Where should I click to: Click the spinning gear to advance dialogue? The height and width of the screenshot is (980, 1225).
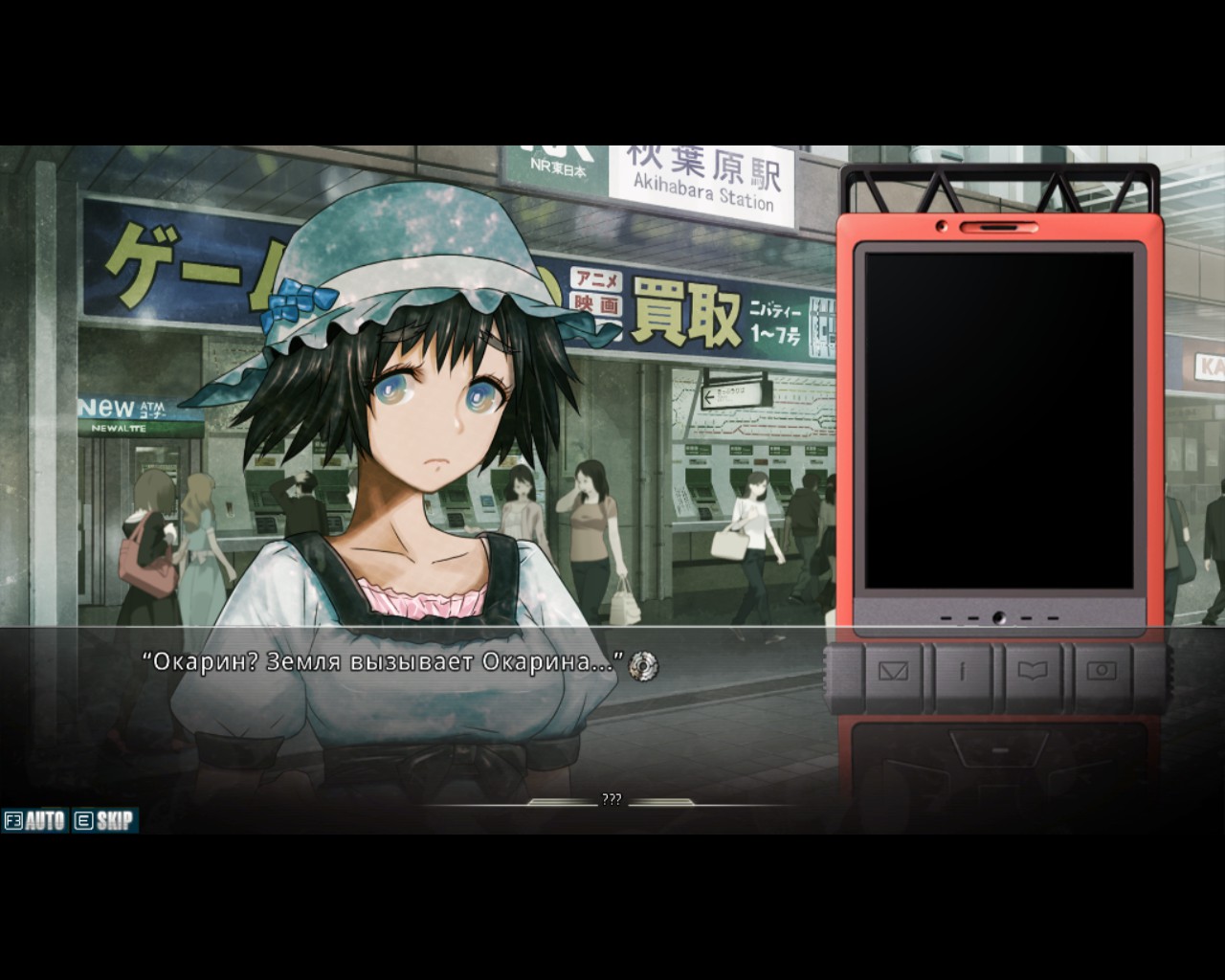645,664
